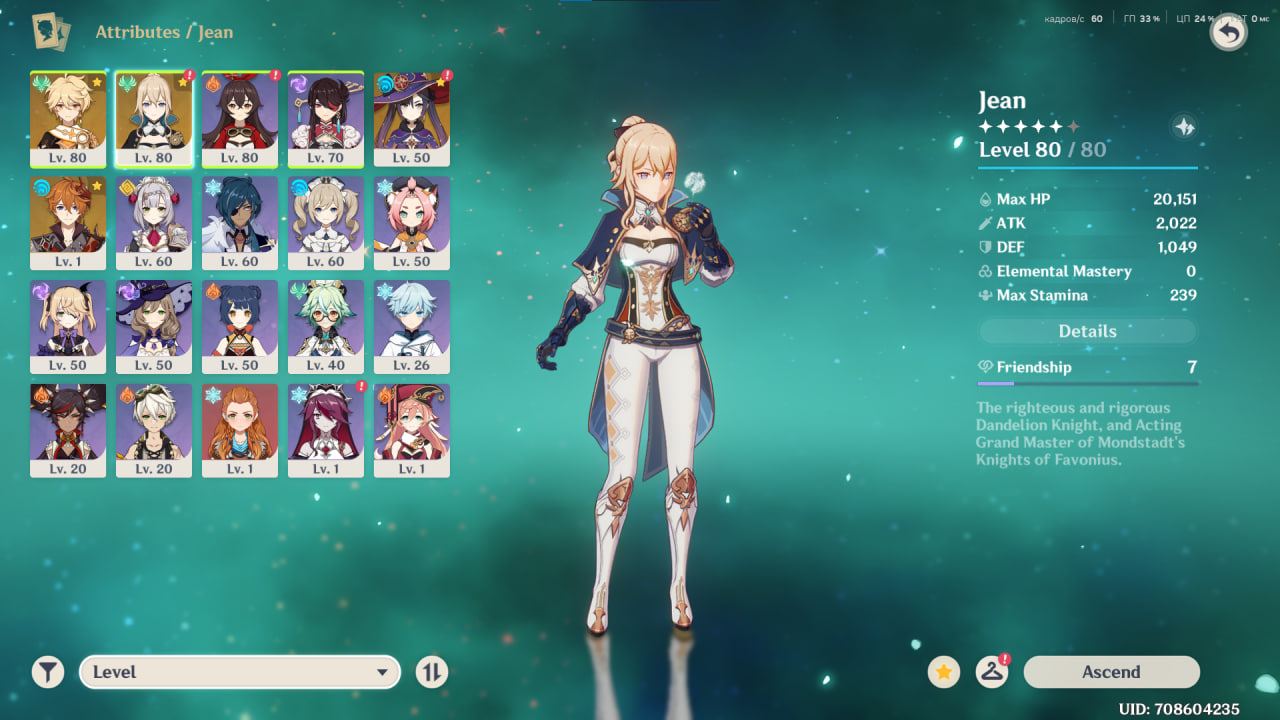The width and height of the screenshot is (1280, 720).
Task: Toggle the sort order arrows
Action: point(431,672)
